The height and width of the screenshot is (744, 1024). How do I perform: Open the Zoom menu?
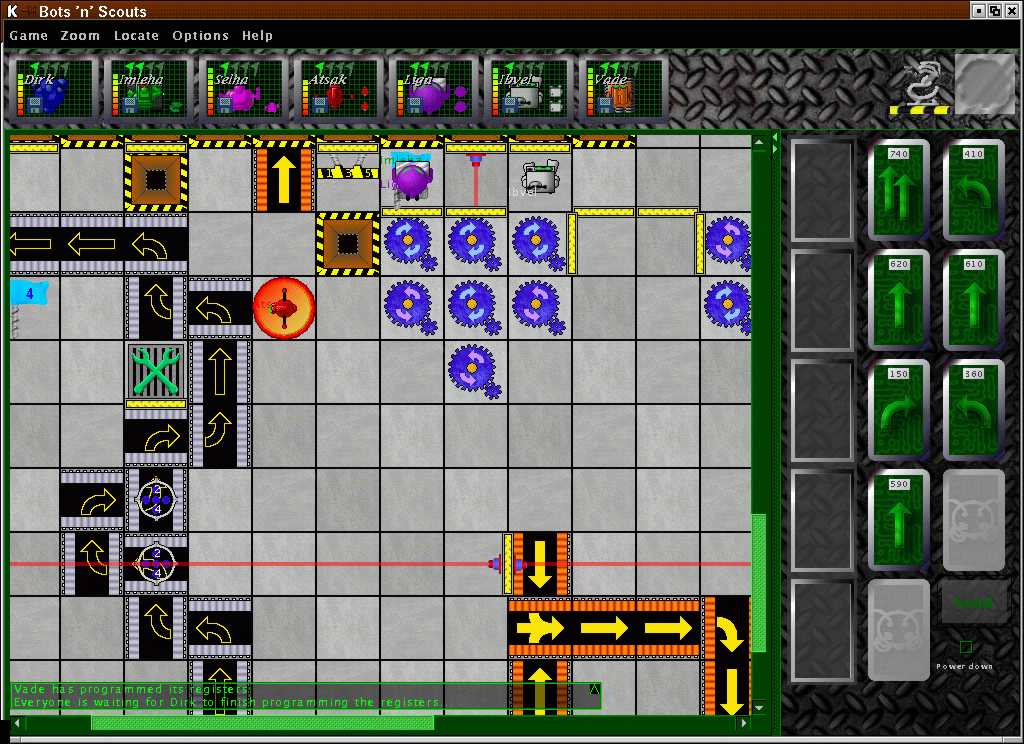80,35
